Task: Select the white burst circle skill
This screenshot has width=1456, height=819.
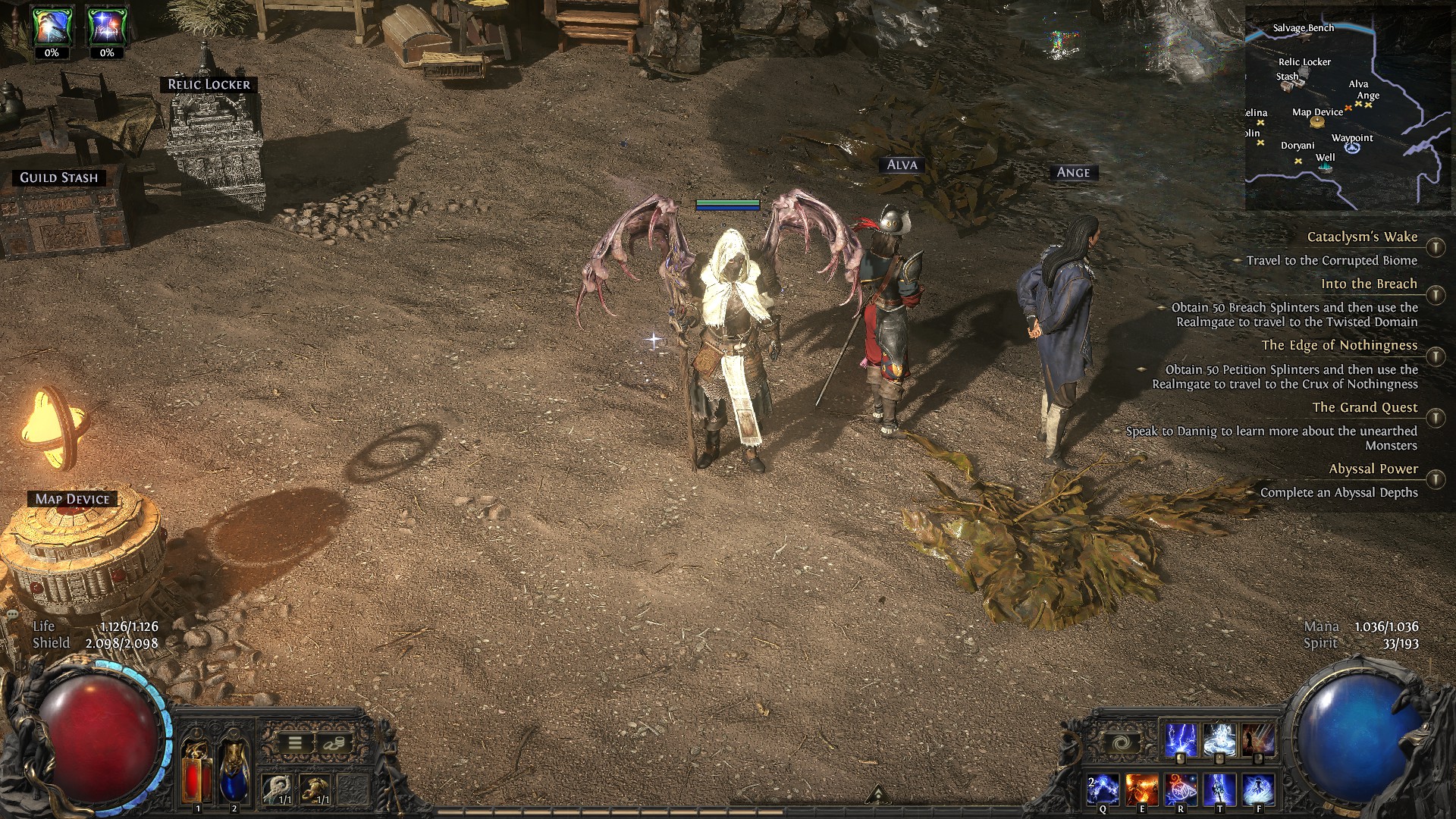Action: coord(1219,739)
